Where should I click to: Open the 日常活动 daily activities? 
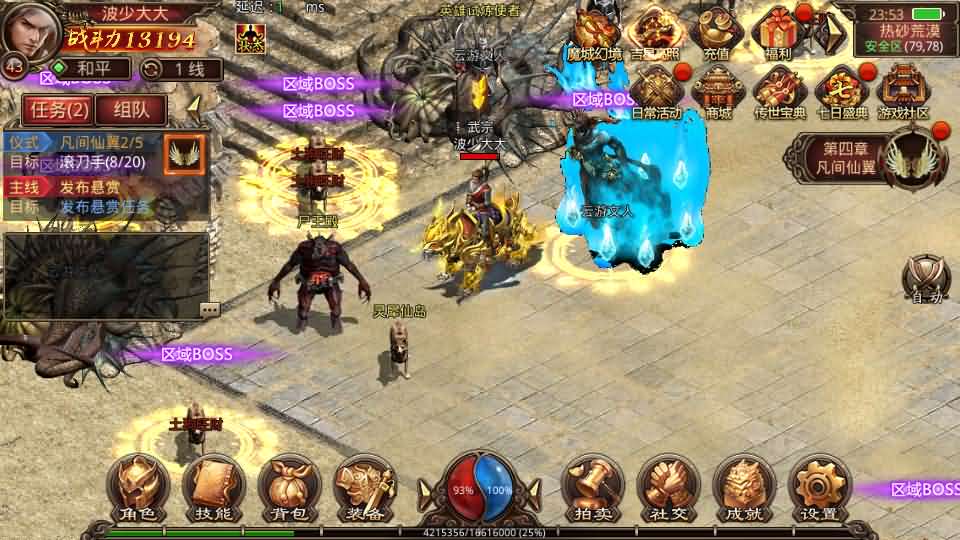(x=657, y=92)
